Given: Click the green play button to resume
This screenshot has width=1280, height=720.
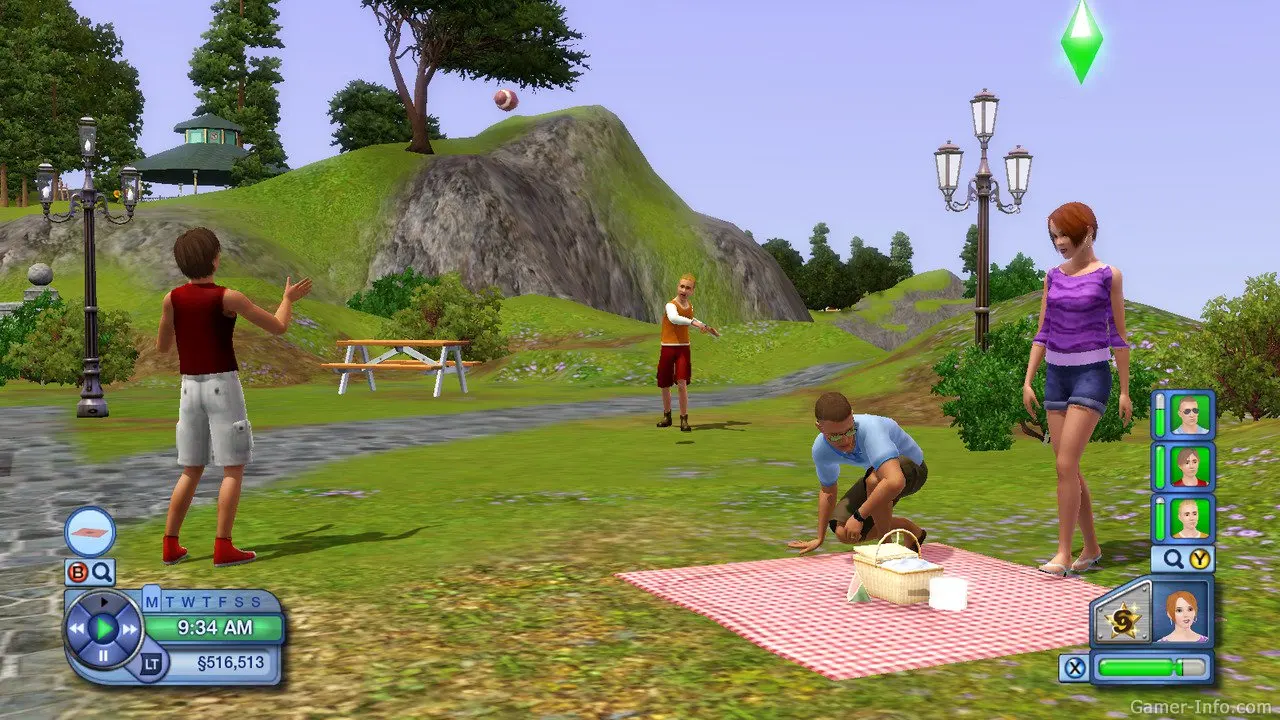Looking at the screenshot, I should click(103, 627).
